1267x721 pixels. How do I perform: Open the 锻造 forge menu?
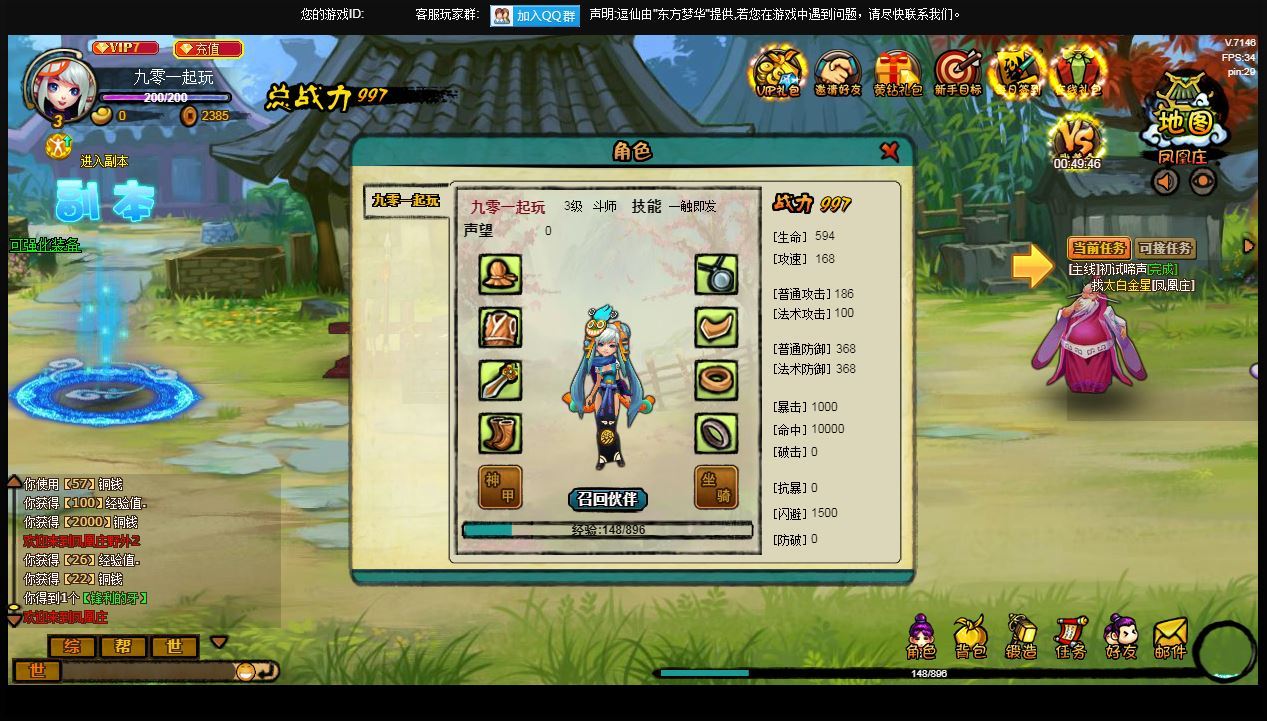point(1021,638)
